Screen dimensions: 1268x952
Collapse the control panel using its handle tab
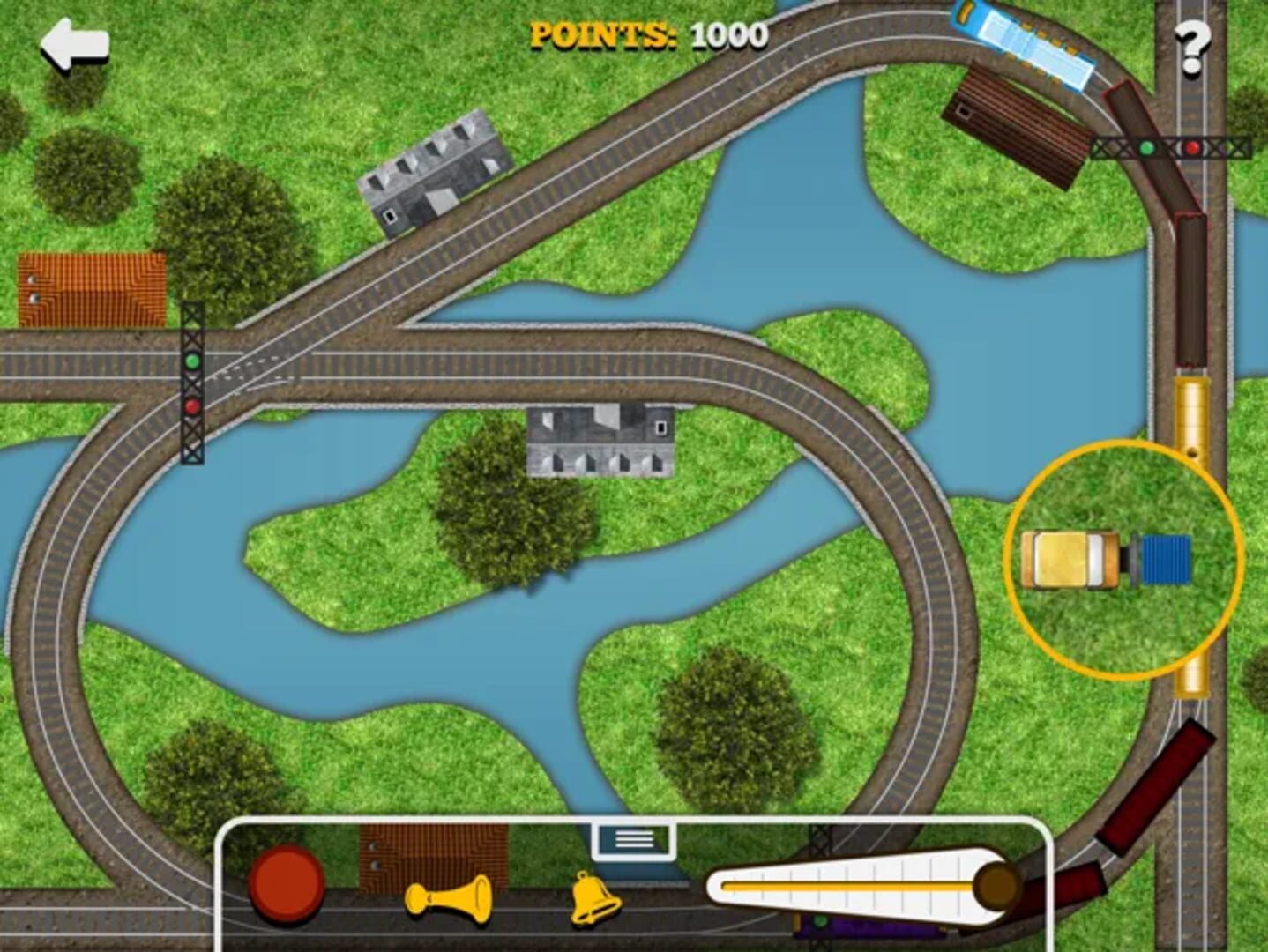[x=633, y=839]
